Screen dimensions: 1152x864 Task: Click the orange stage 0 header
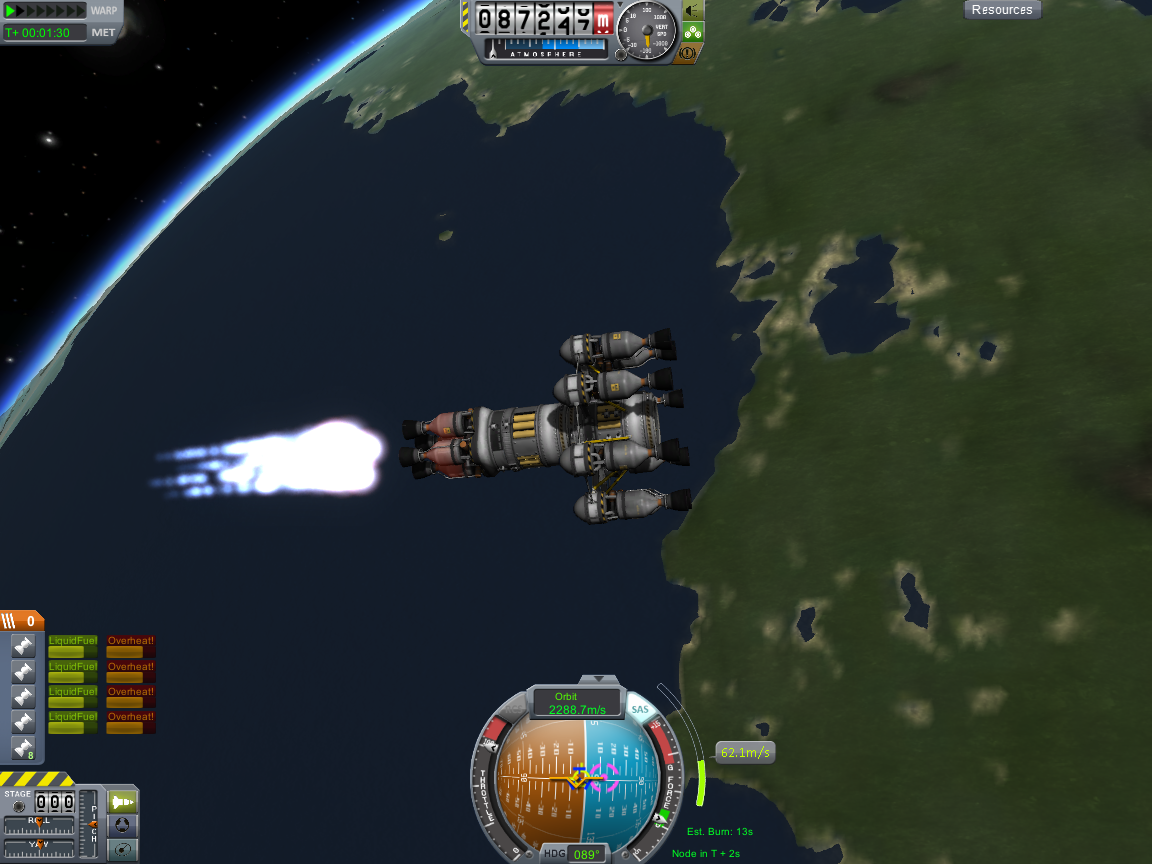22,620
